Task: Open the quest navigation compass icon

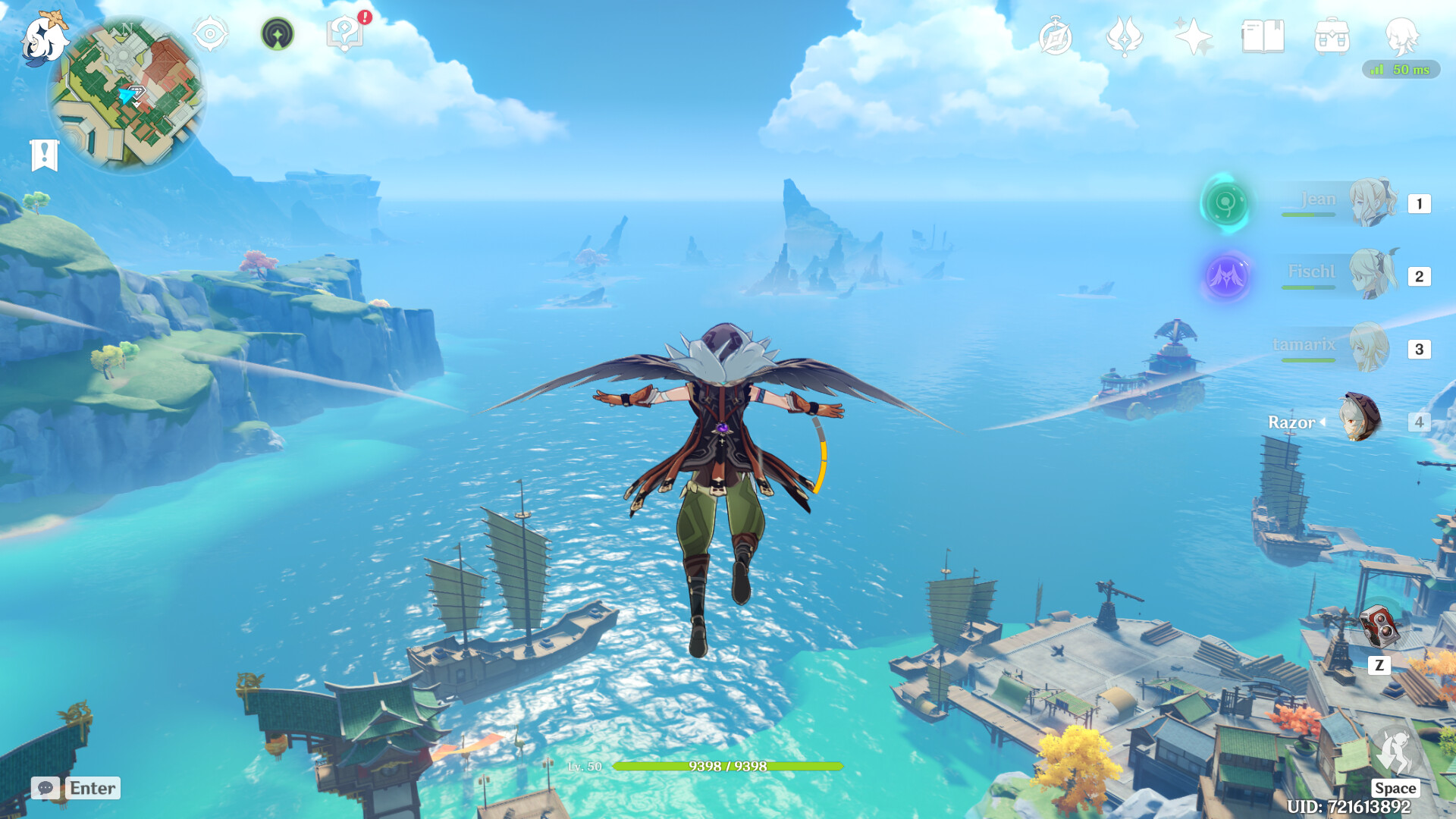Action: coord(210,34)
